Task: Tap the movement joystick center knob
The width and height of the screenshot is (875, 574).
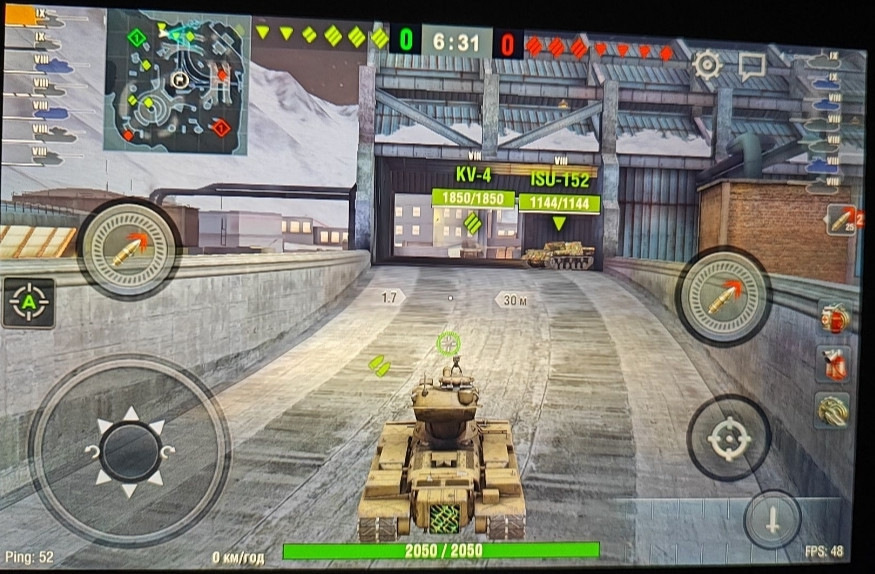Action: tap(130, 449)
